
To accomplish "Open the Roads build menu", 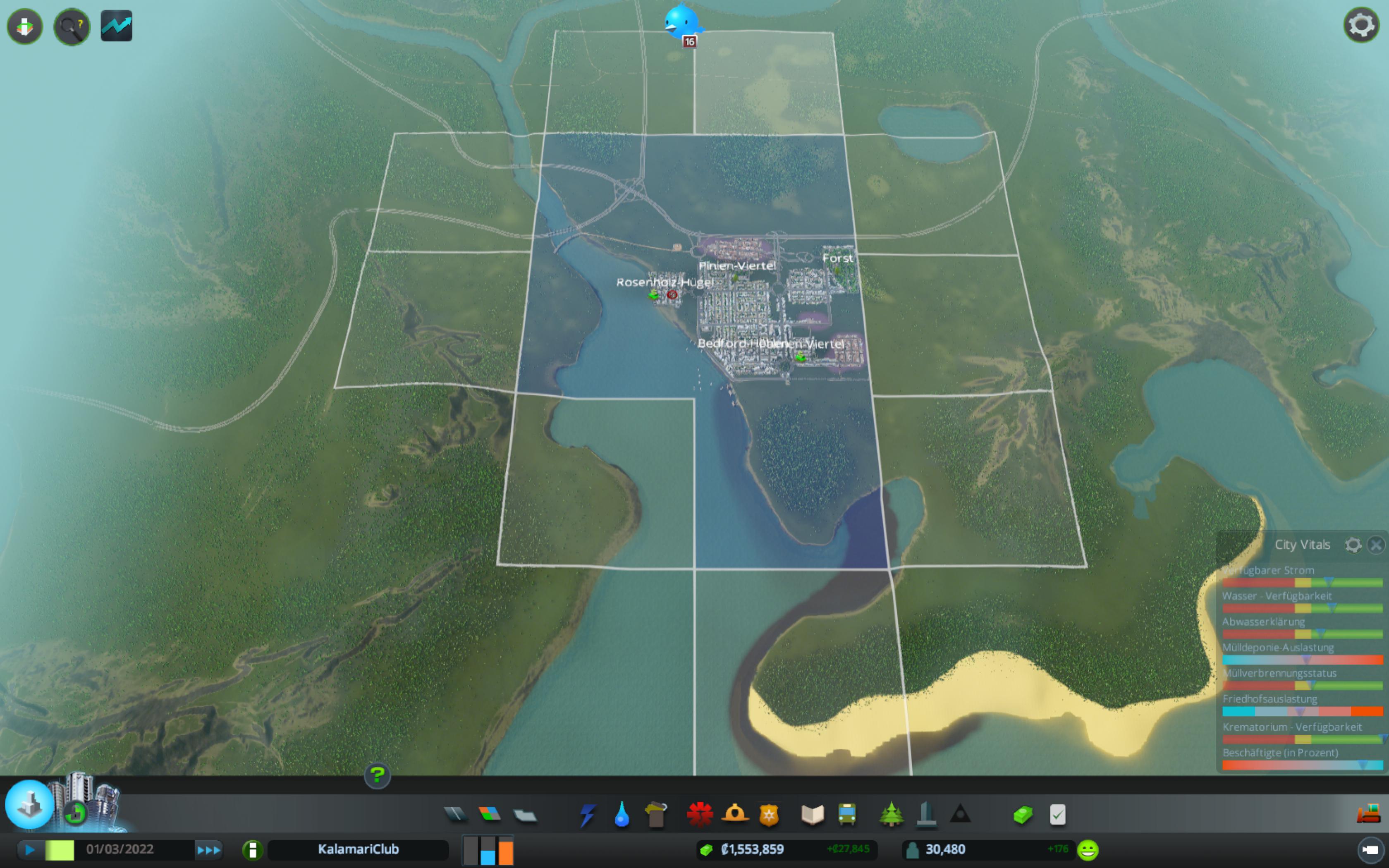I will [455, 814].
